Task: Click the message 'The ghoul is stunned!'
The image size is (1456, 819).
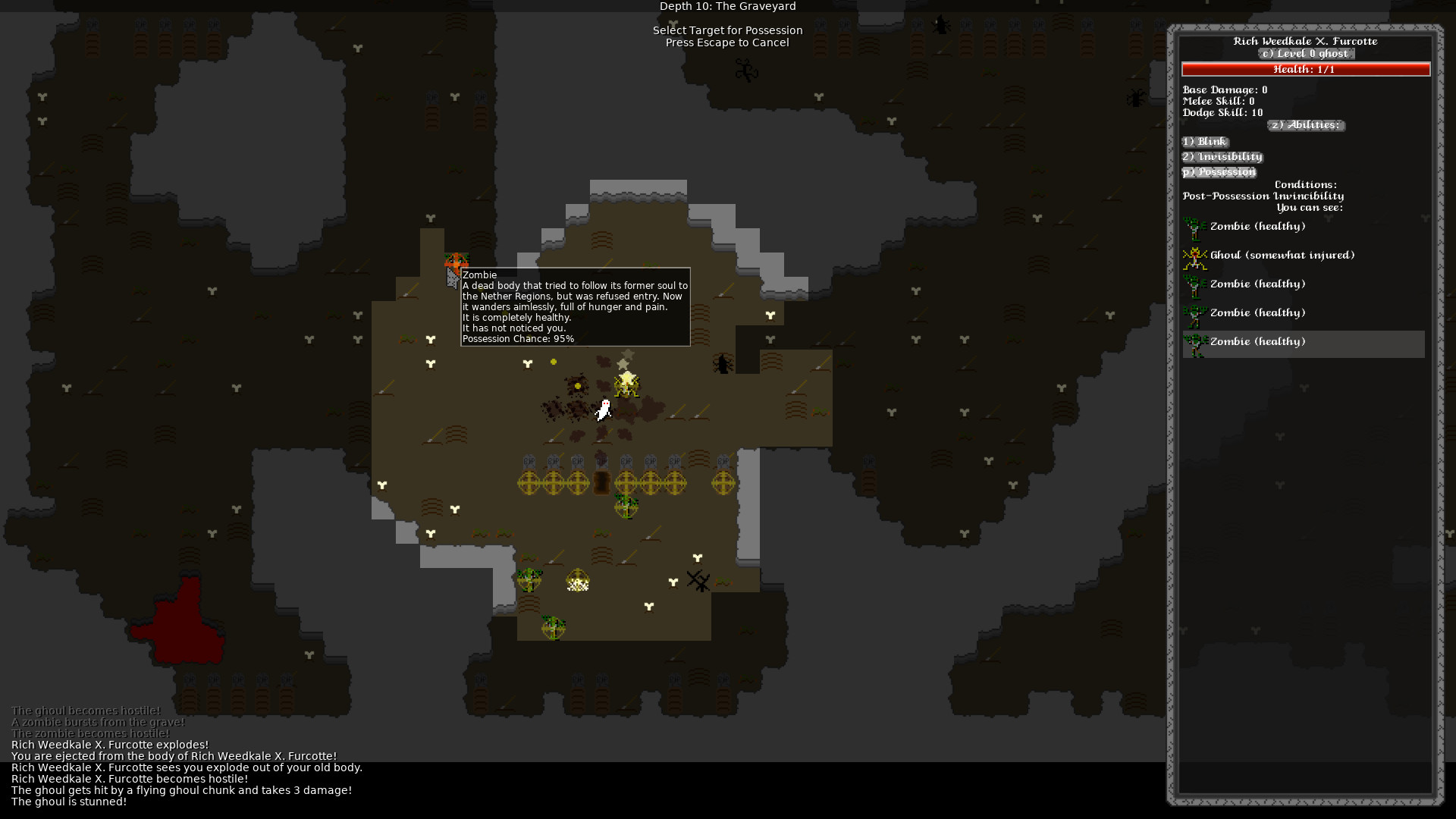Action: [x=69, y=802]
